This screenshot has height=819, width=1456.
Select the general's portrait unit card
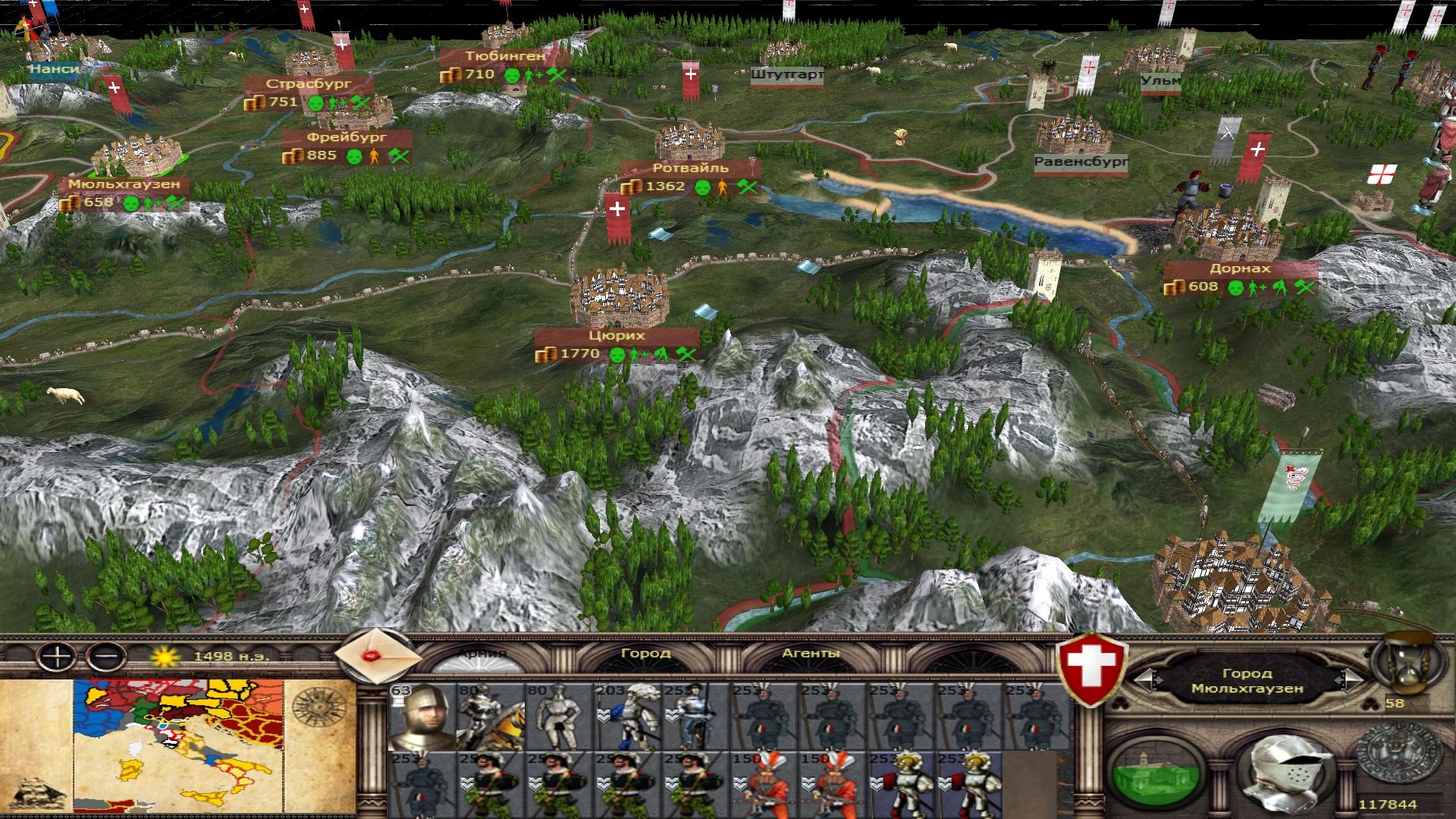[x=422, y=717]
